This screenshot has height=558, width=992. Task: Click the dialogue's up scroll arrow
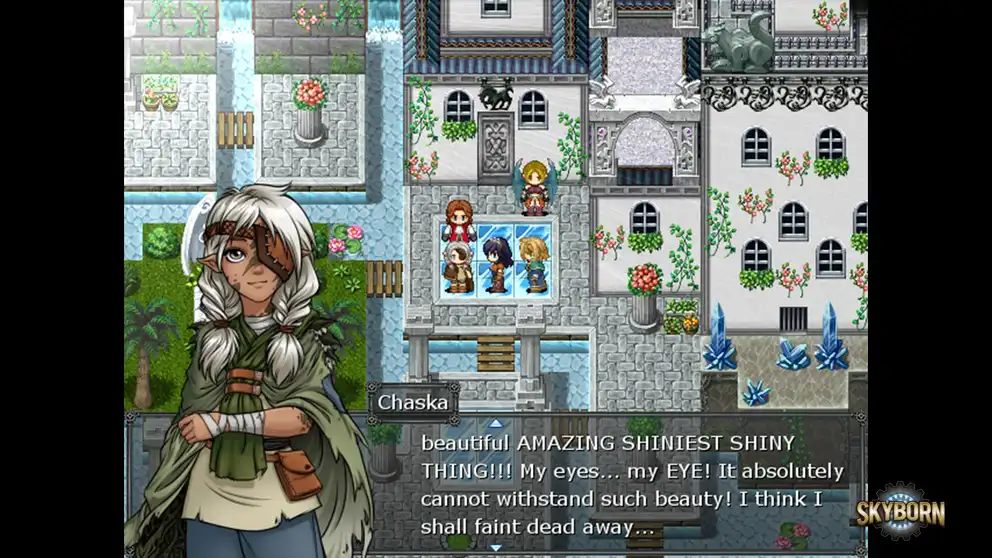click(x=495, y=423)
